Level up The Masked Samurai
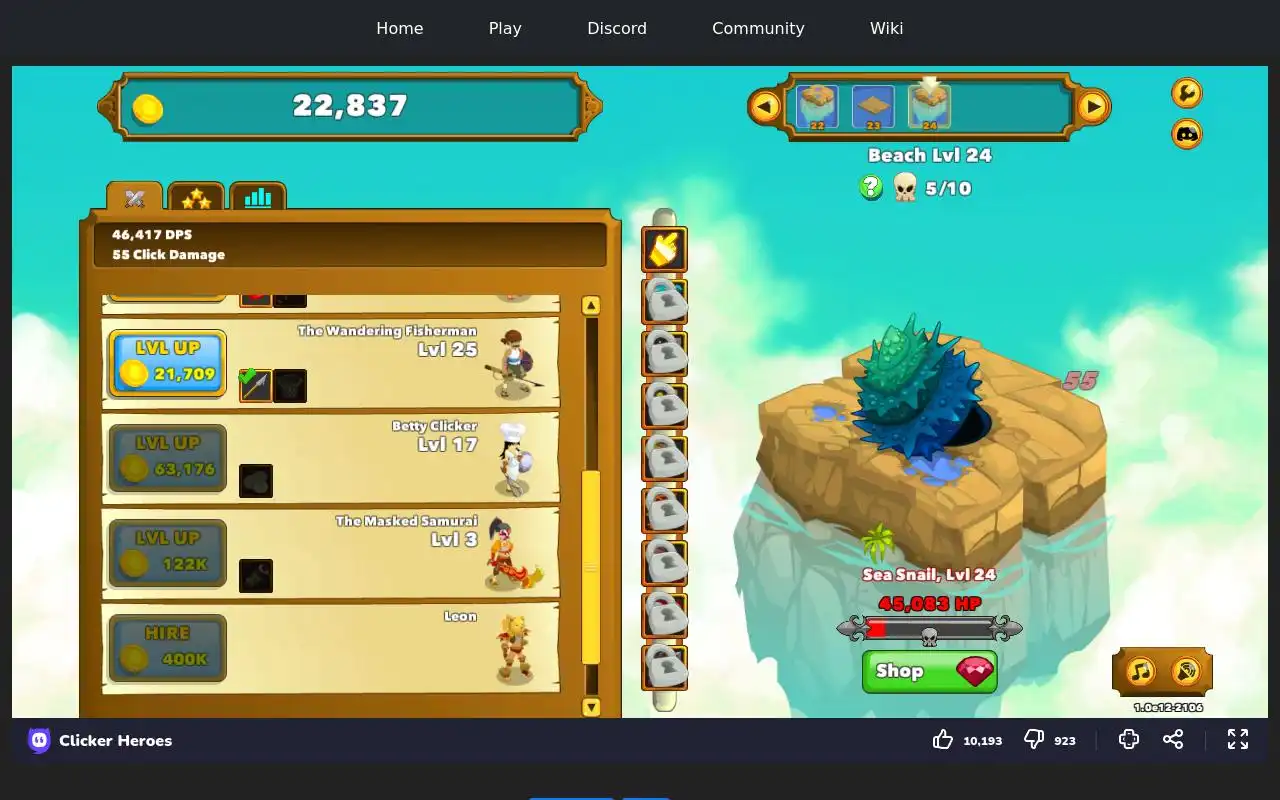 click(x=167, y=552)
